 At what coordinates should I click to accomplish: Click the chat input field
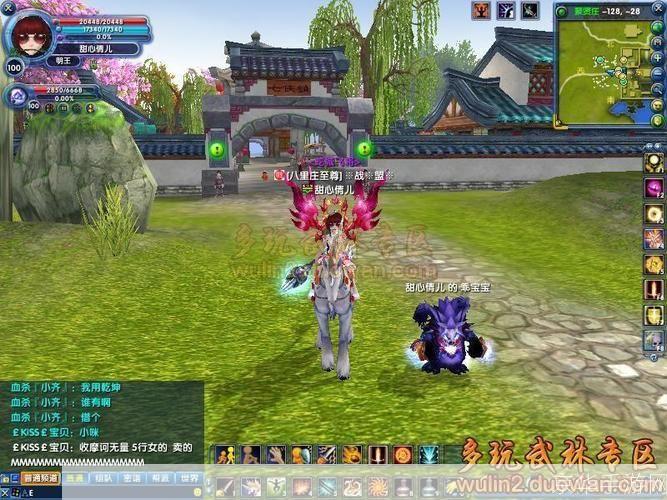100,492
